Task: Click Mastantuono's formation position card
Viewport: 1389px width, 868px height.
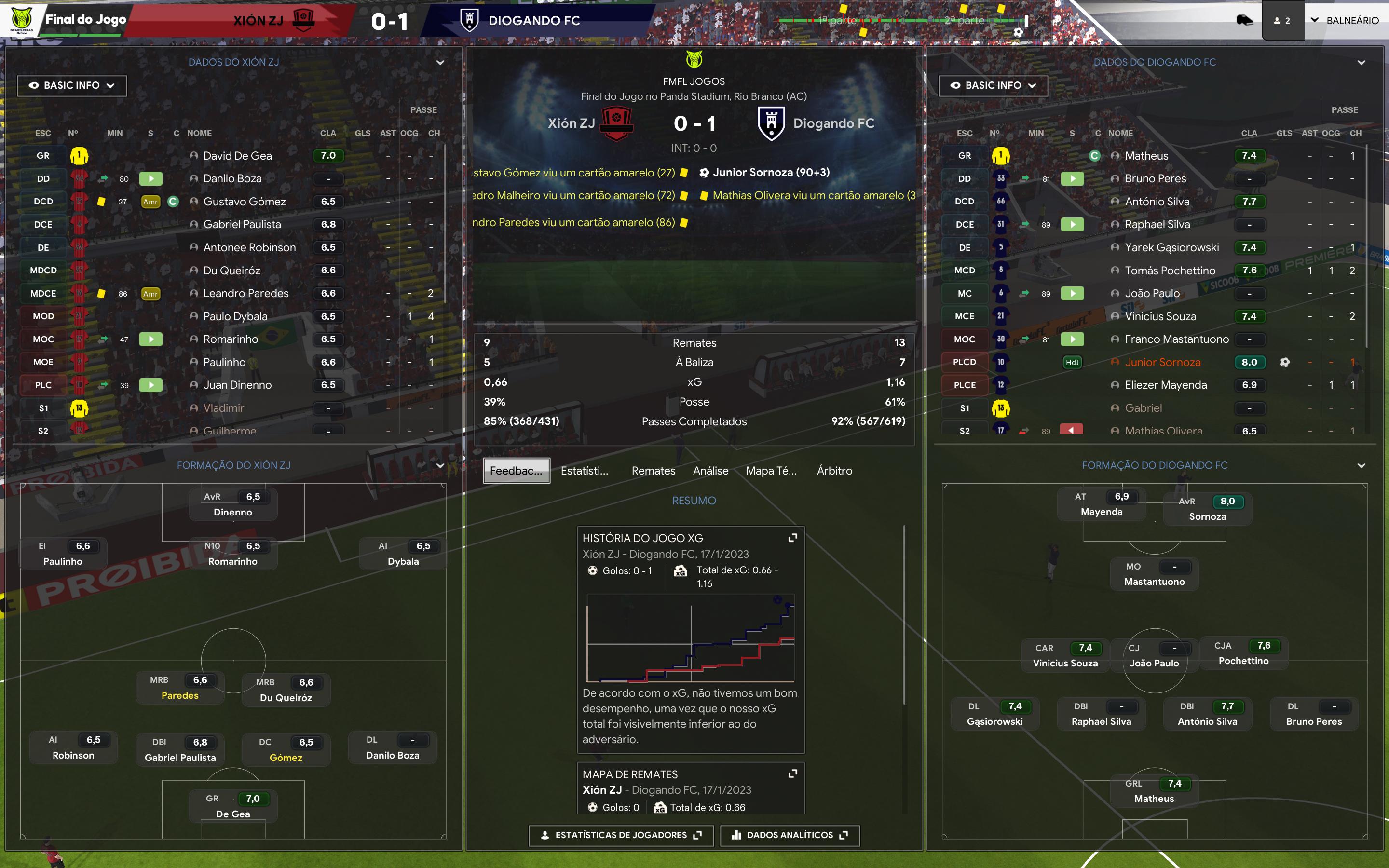Action: click(x=1154, y=574)
